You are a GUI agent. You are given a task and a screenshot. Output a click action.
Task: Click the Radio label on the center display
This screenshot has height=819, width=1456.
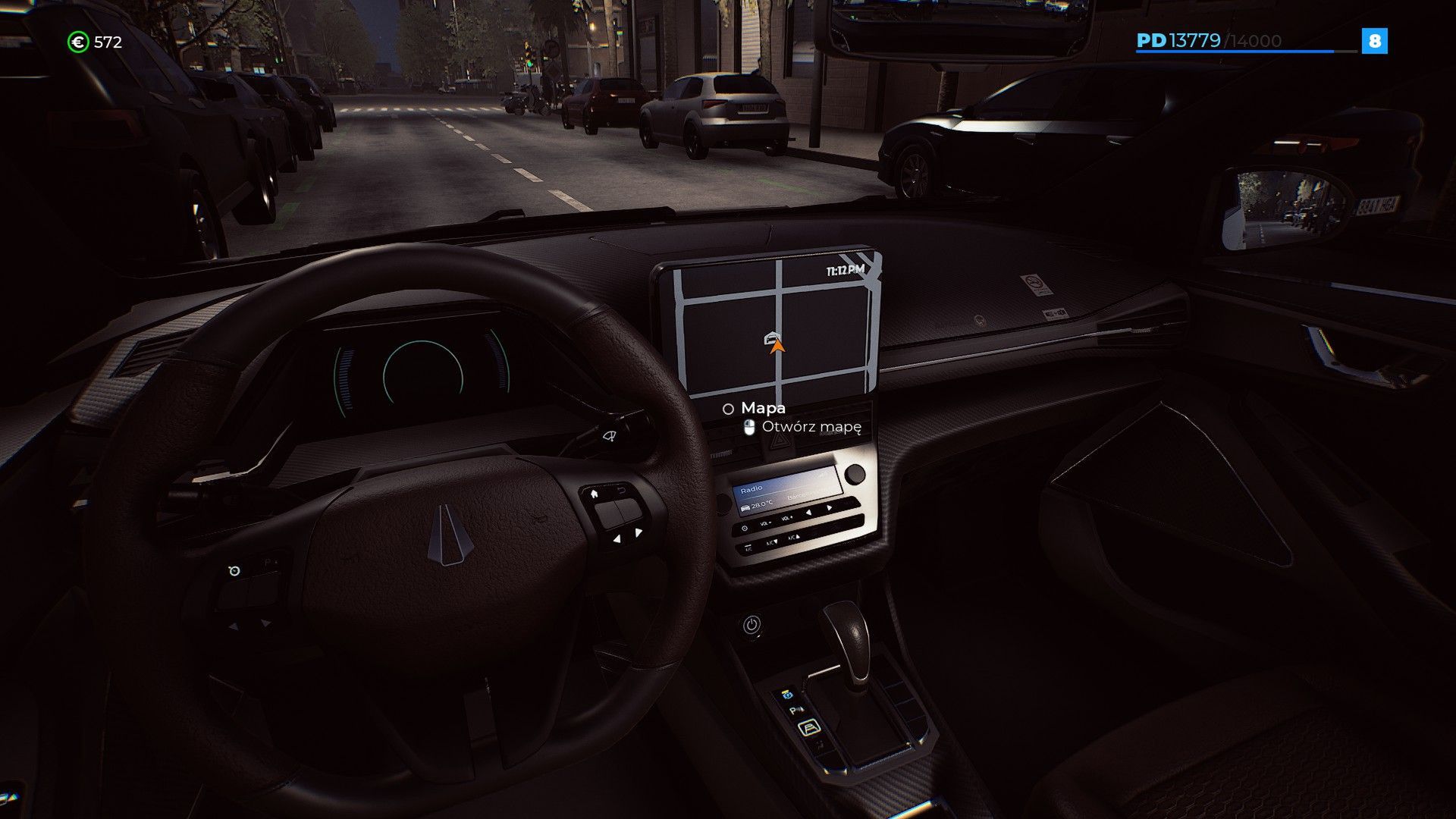click(752, 488)
